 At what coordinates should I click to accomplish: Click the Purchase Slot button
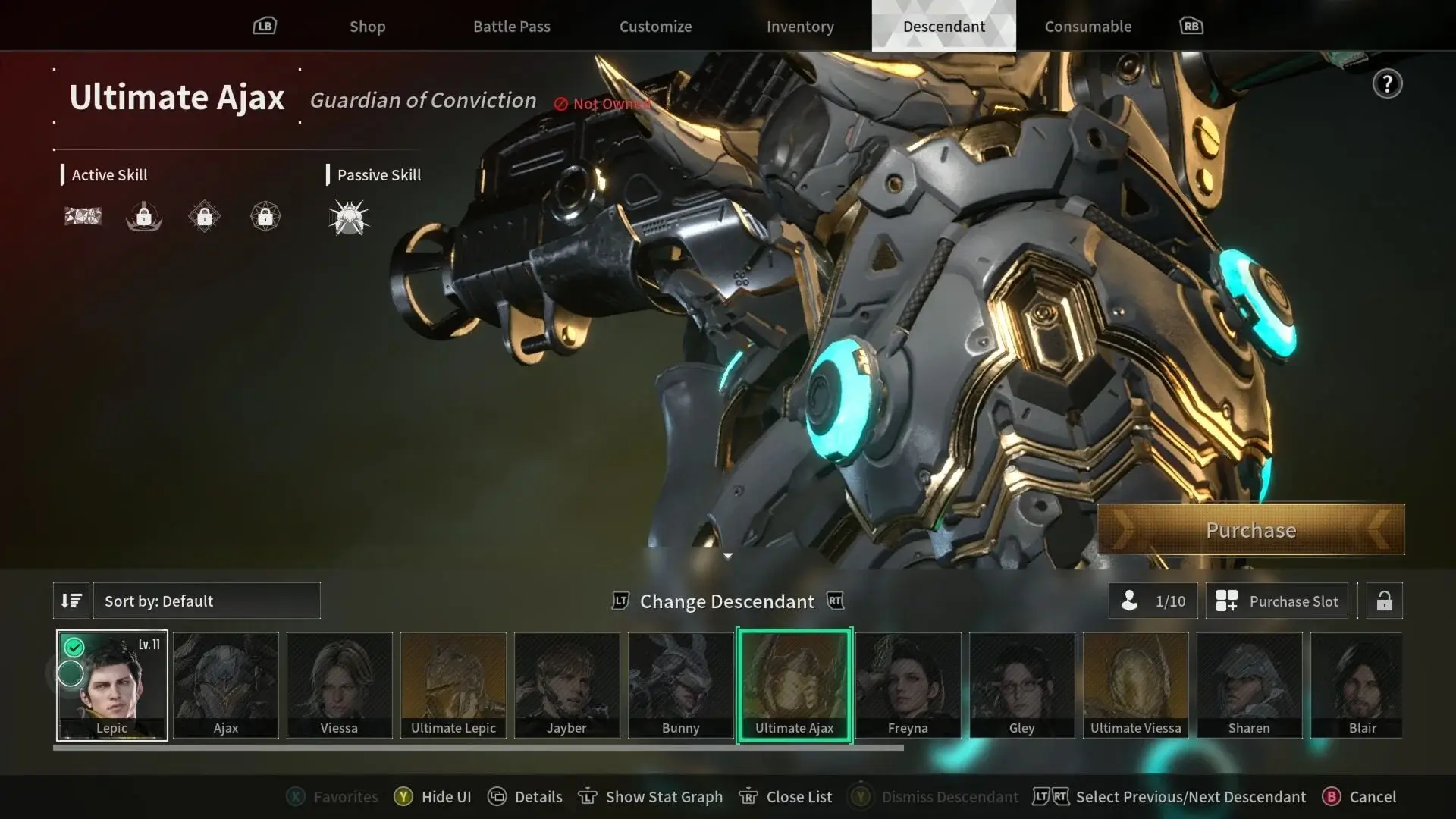(1277, 601)
